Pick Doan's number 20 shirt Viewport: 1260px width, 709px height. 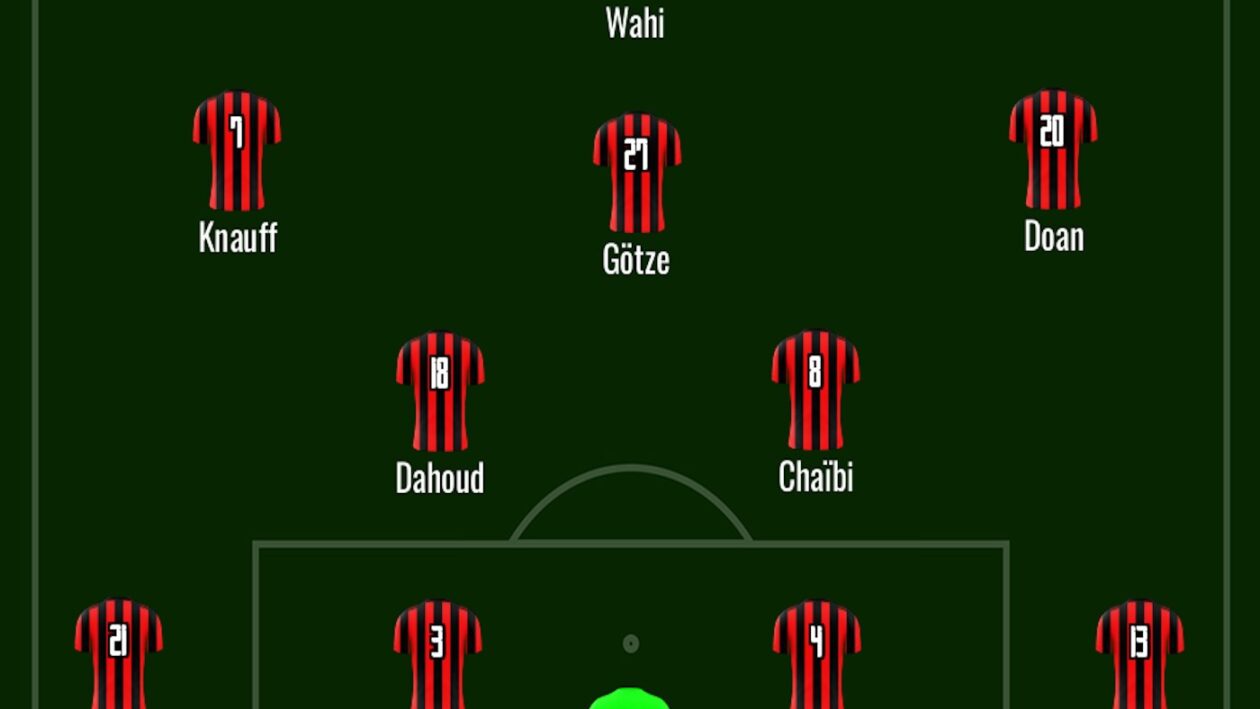pyautogui.click(x=1053, y=149)
